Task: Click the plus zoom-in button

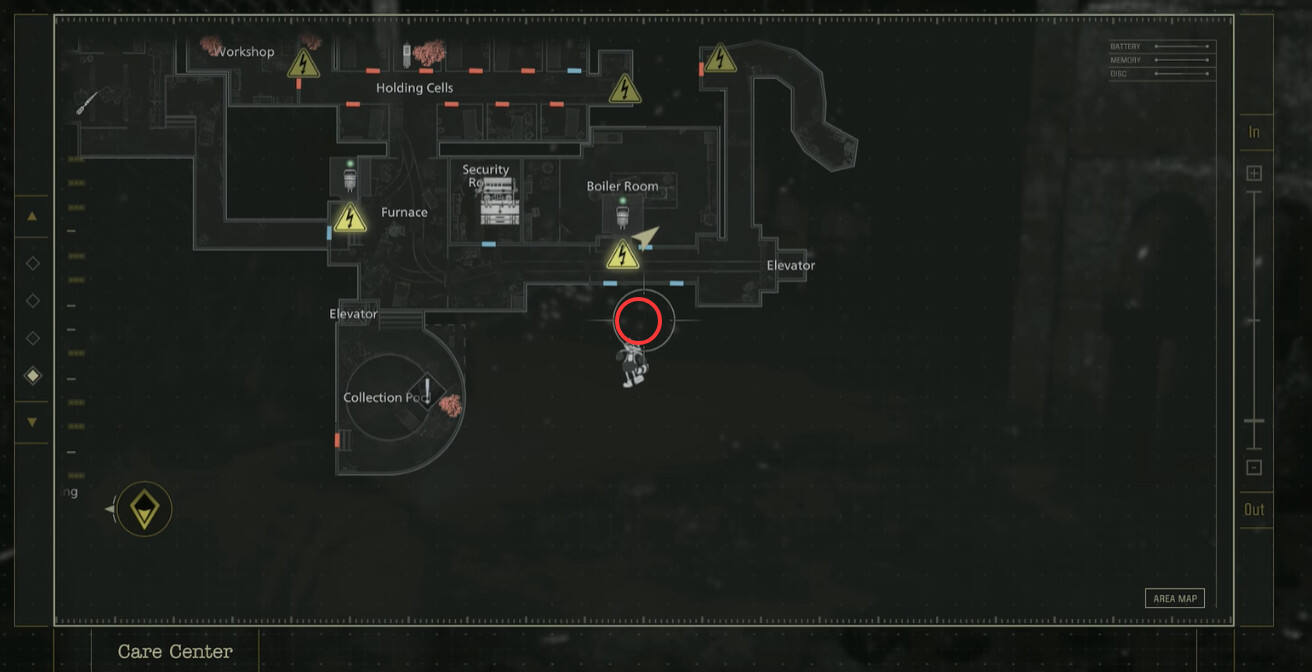Action: (x=1254, y=173)
